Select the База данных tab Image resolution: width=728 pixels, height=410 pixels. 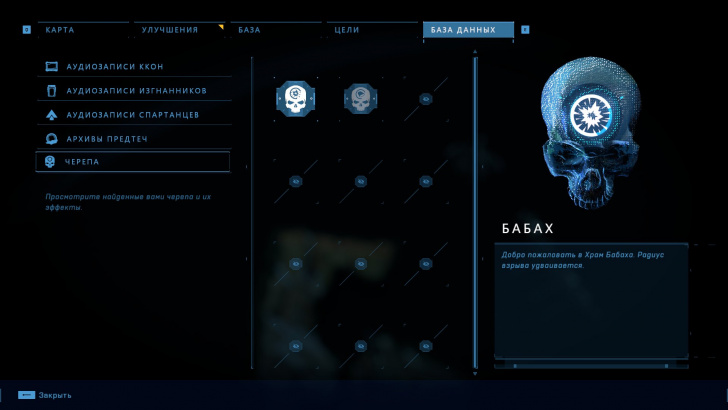click(x=467, y=30)
